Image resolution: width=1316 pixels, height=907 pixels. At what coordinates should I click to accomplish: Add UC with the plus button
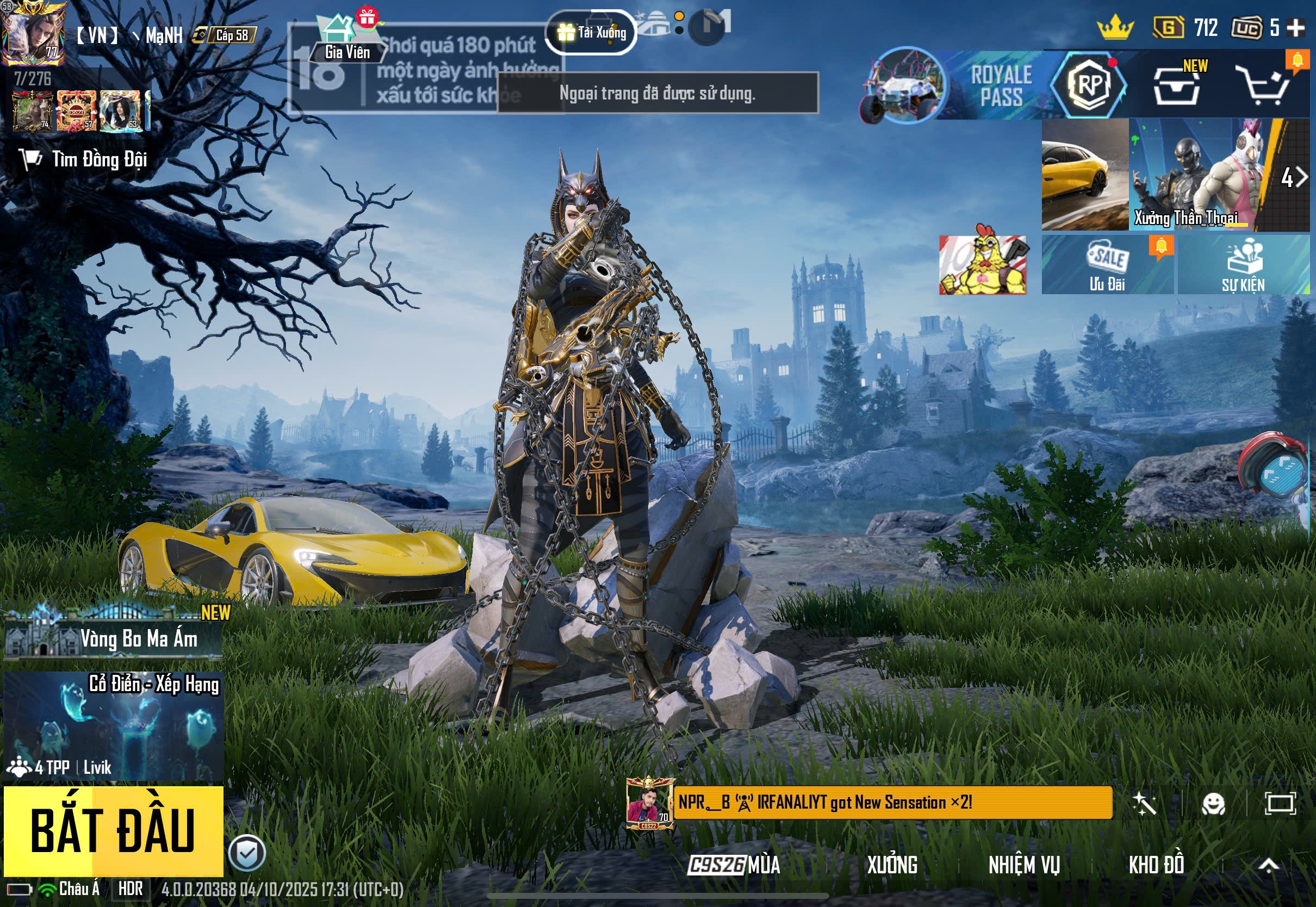coord(1295,28)
